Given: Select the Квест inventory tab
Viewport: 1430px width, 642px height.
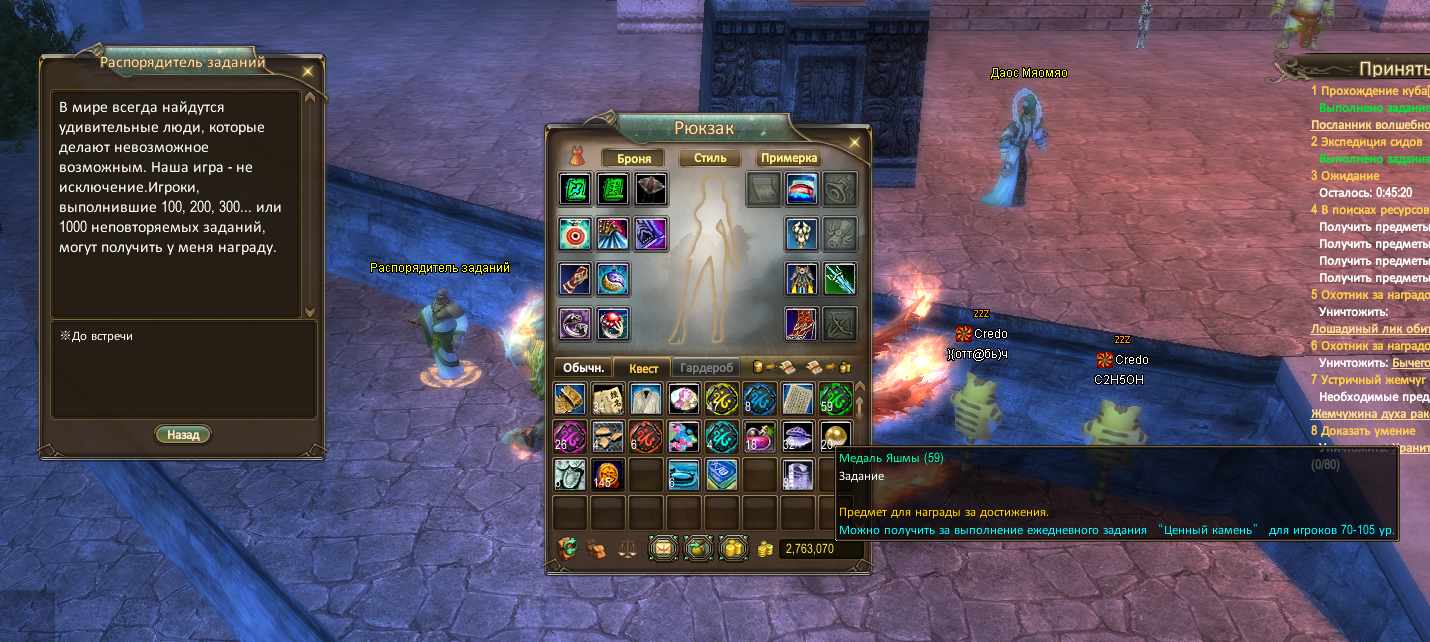Looking at the screenshot, I should tap(643, 368).
